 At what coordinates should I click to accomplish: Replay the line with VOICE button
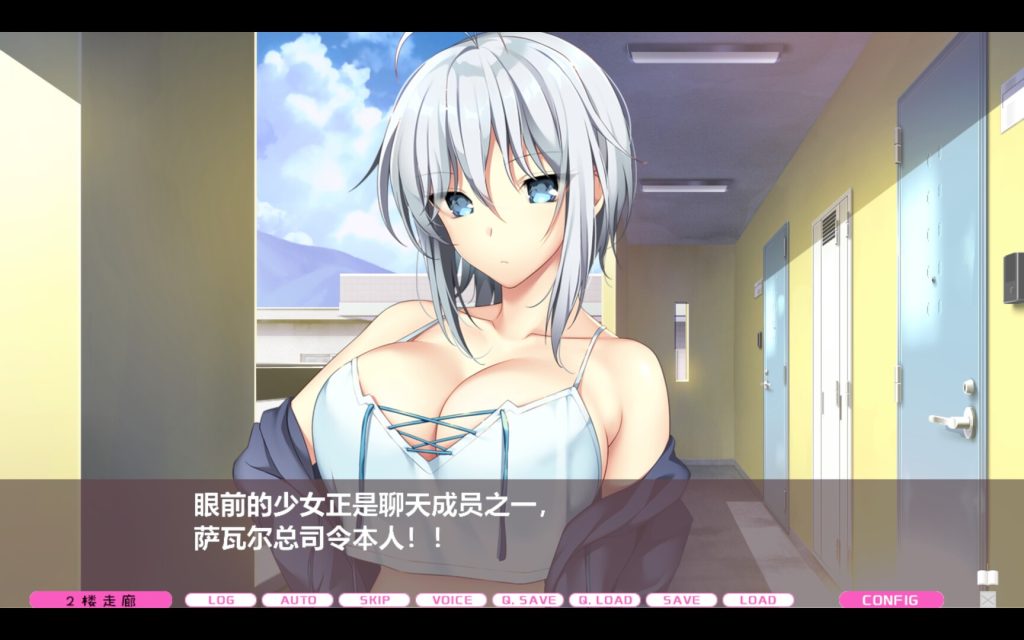point(451,600)
